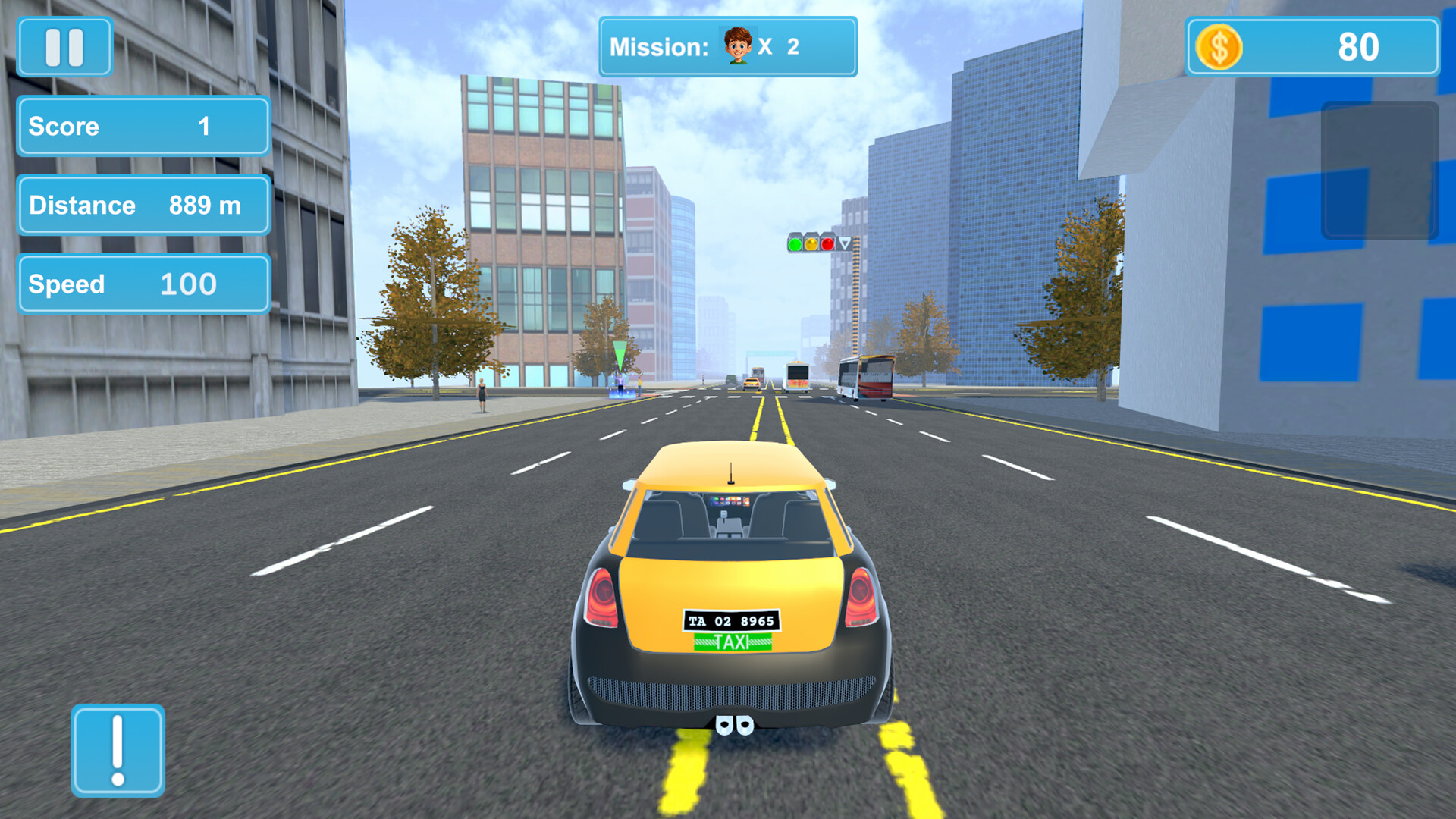
Task: Toggle the alert indicator near bottom-left
Action: click(118, 750)
